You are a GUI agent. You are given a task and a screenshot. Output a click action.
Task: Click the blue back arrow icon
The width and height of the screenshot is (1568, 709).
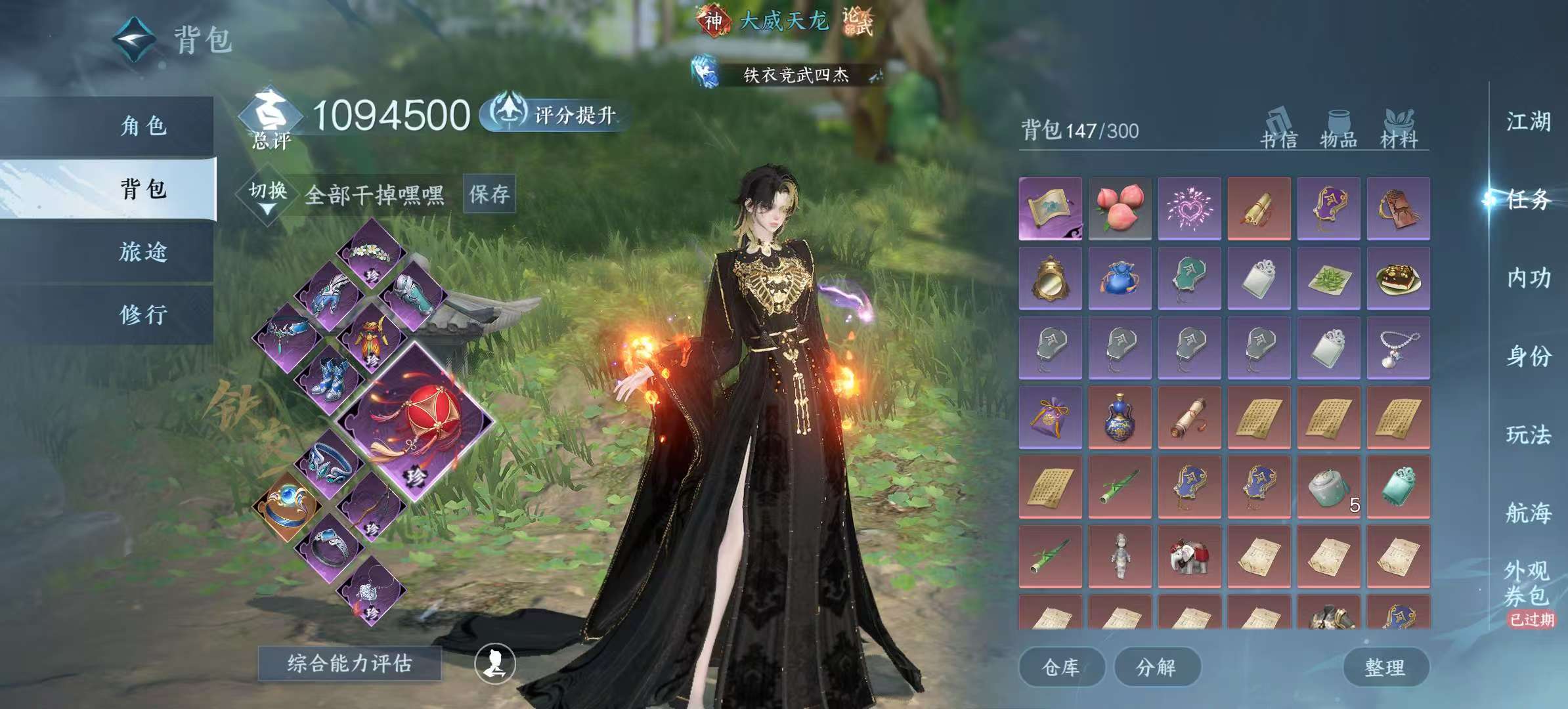coord(135,39)
